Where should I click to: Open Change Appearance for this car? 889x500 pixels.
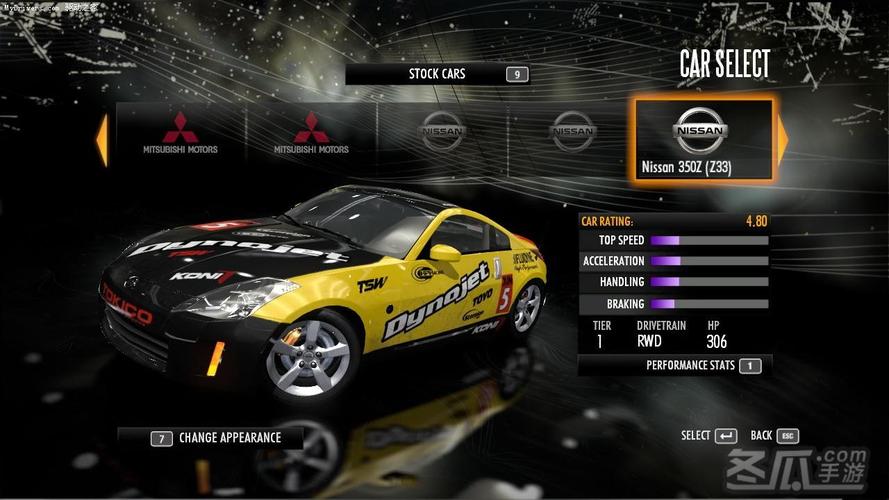pos(218,437)
